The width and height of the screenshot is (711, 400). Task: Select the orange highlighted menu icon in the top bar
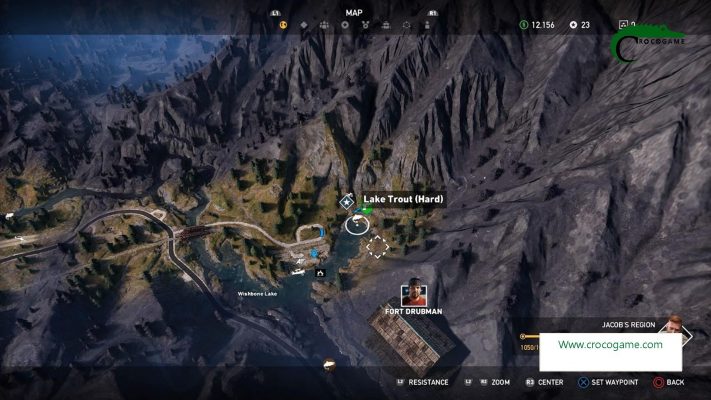[x=282, y=24]
